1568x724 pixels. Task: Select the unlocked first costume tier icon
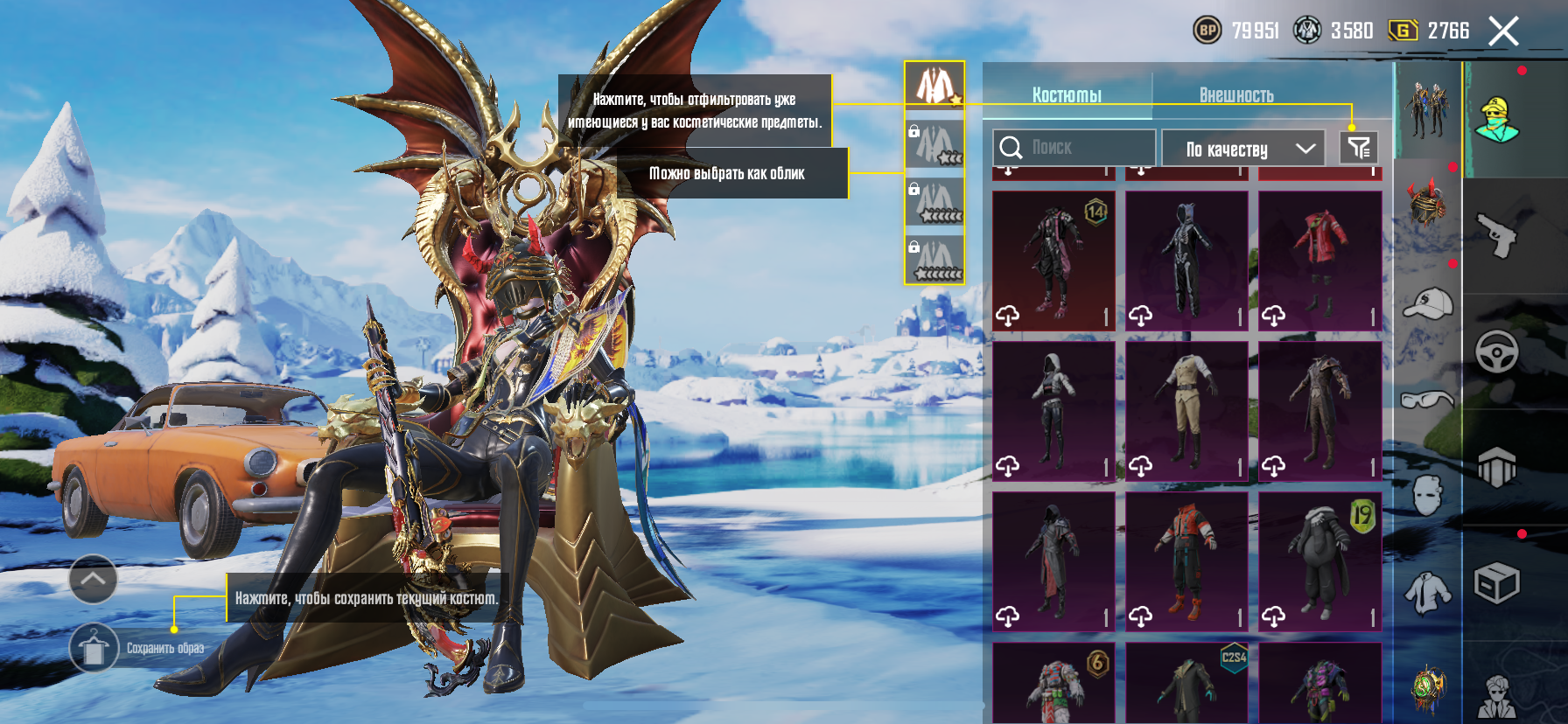click(x=934, y=86)
